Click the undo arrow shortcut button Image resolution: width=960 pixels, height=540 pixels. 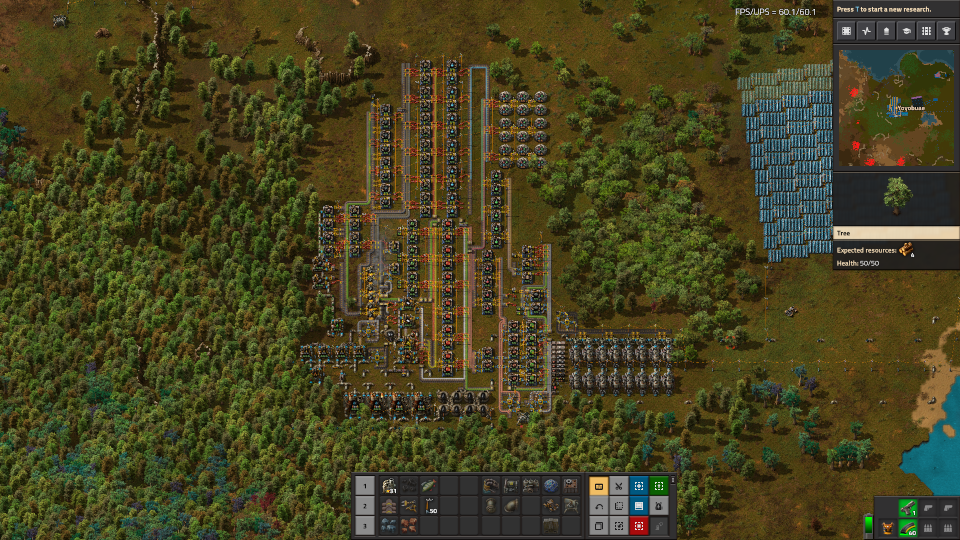[x=599, y=506]
